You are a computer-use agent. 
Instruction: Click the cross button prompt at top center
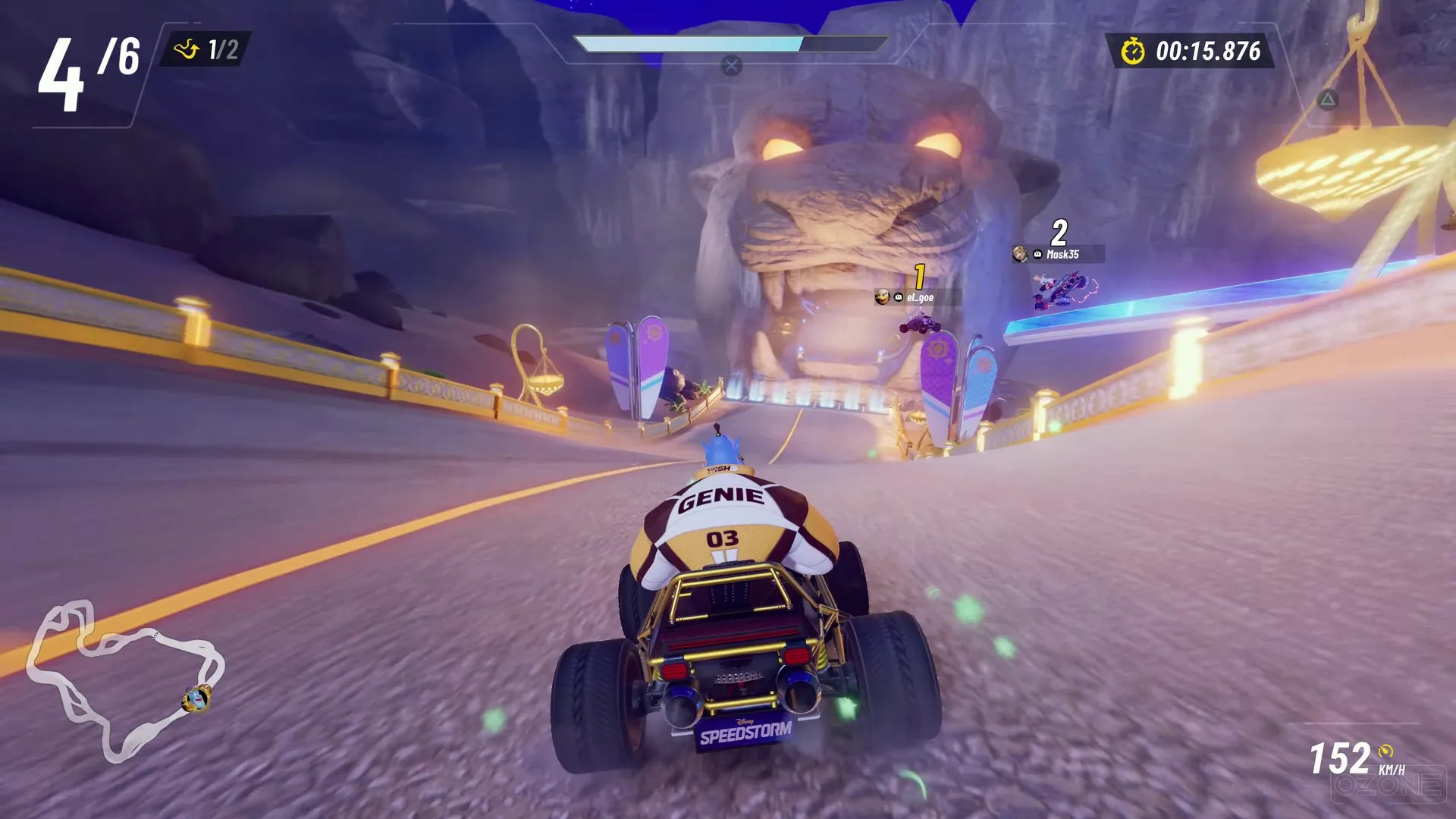729,65
